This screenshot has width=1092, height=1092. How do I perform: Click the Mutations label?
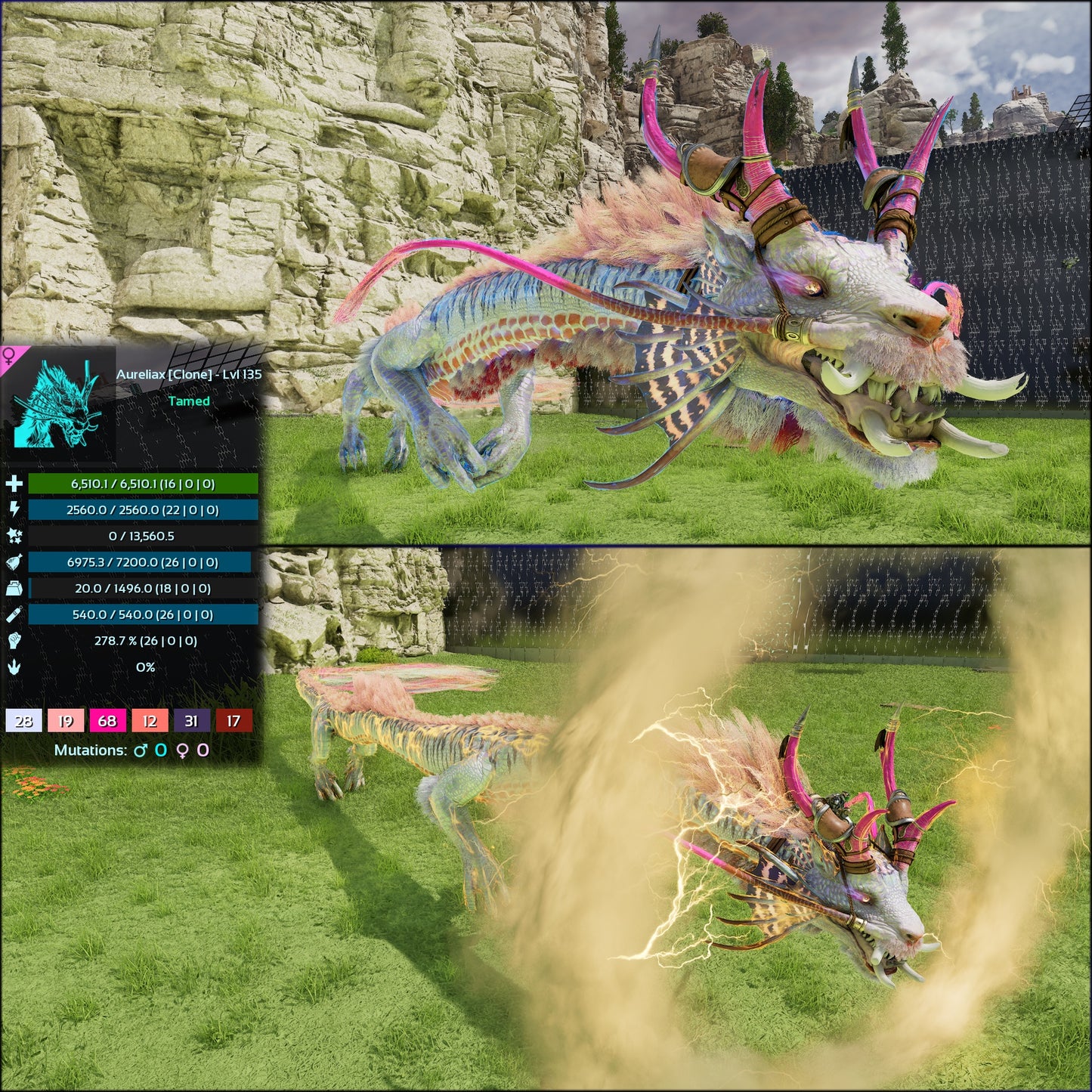click(x=91, y=750)
